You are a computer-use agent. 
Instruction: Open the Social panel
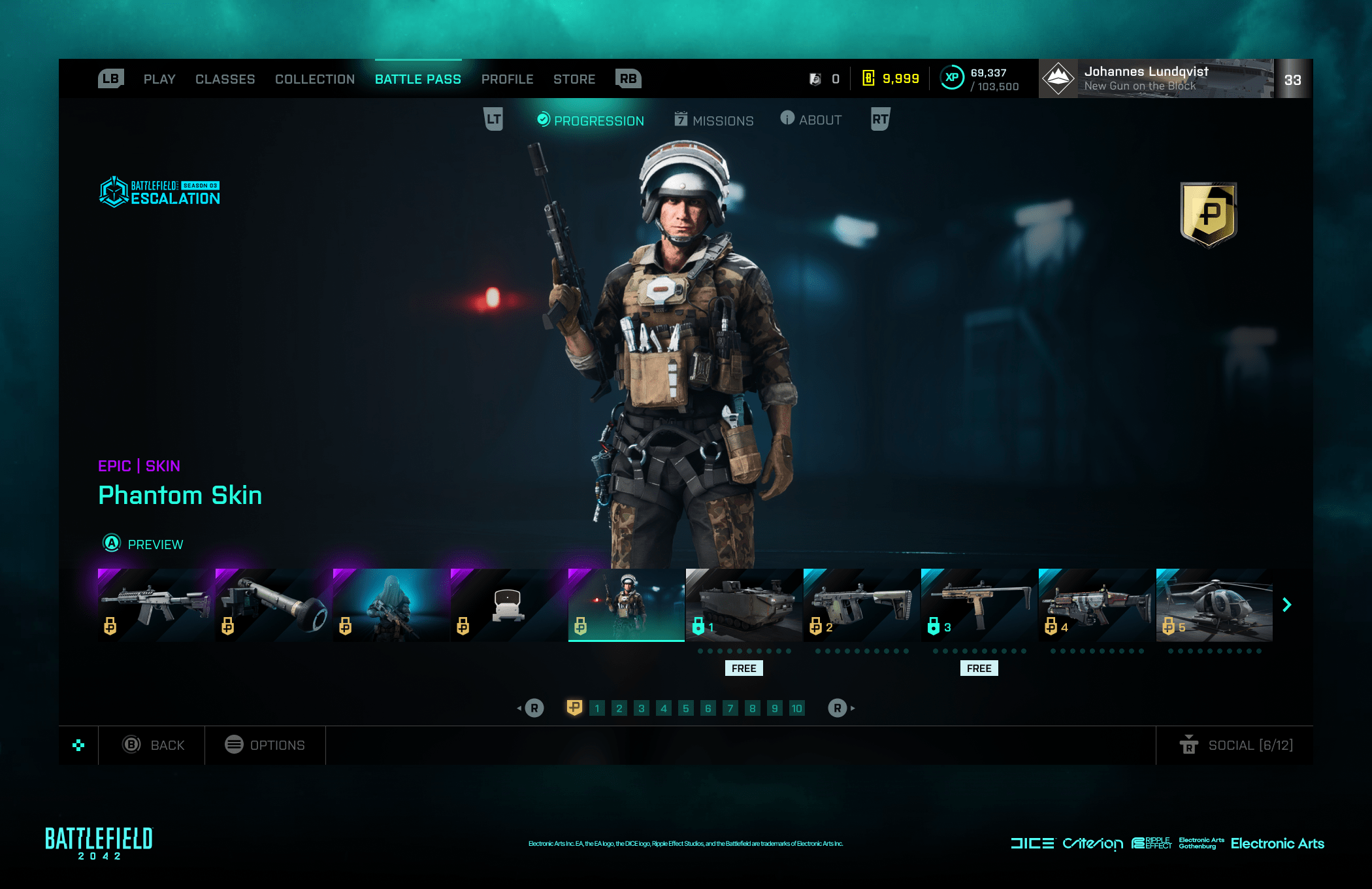point(1236,745)
